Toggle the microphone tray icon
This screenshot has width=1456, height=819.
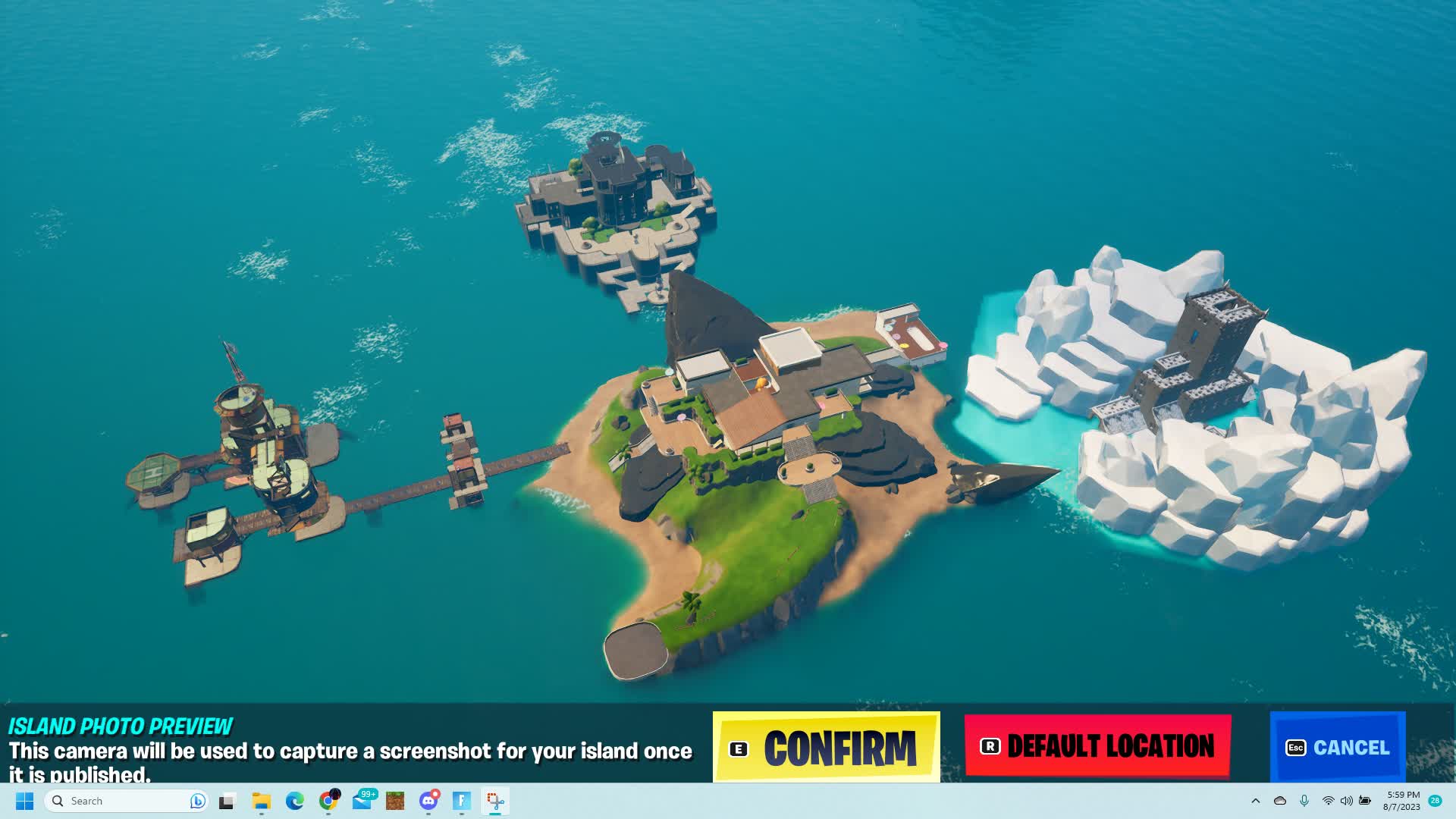tap(1304, 801)
